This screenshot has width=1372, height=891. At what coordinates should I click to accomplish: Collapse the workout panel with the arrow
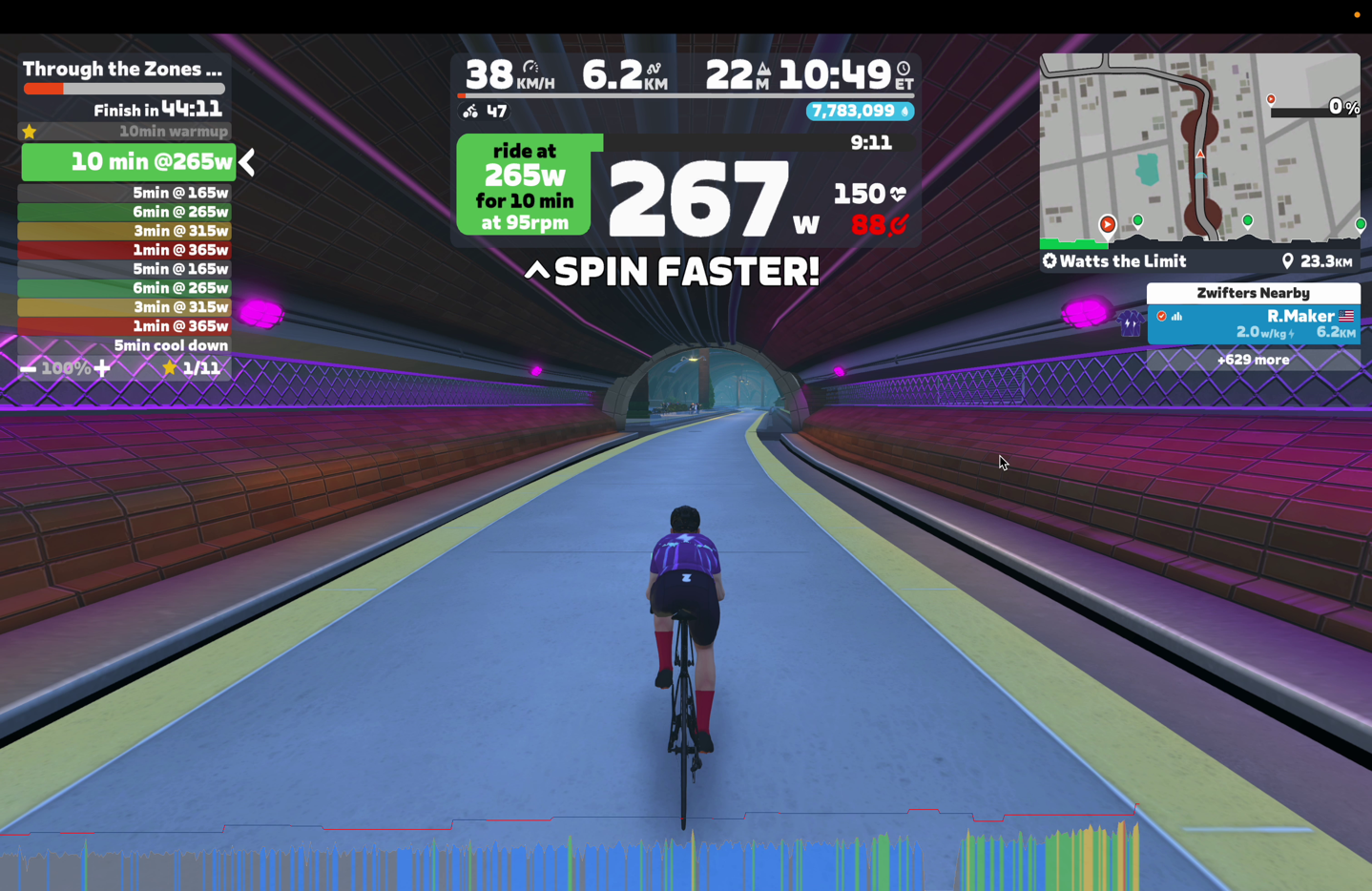(248, 162)
